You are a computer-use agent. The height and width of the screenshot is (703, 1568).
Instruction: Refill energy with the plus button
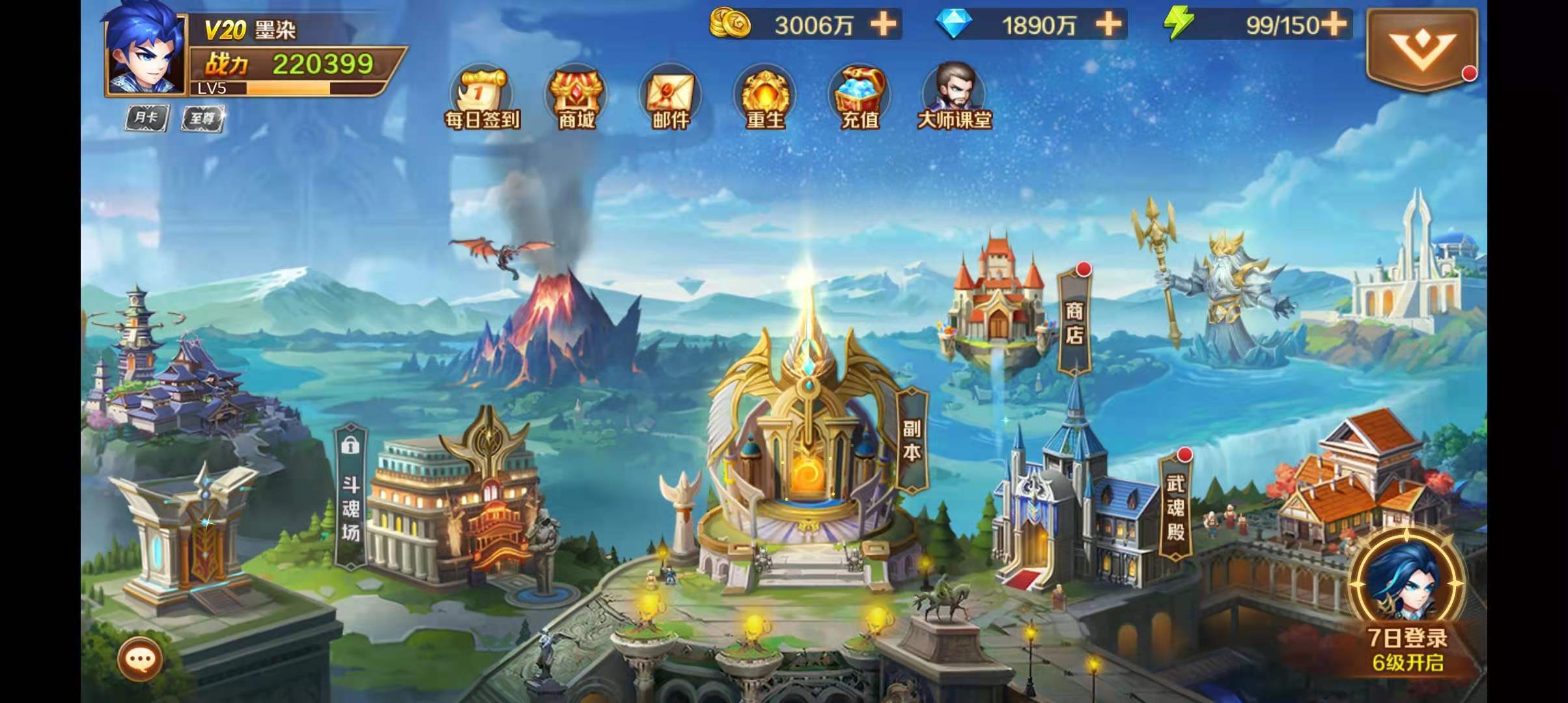click(x=1334, y=25)
